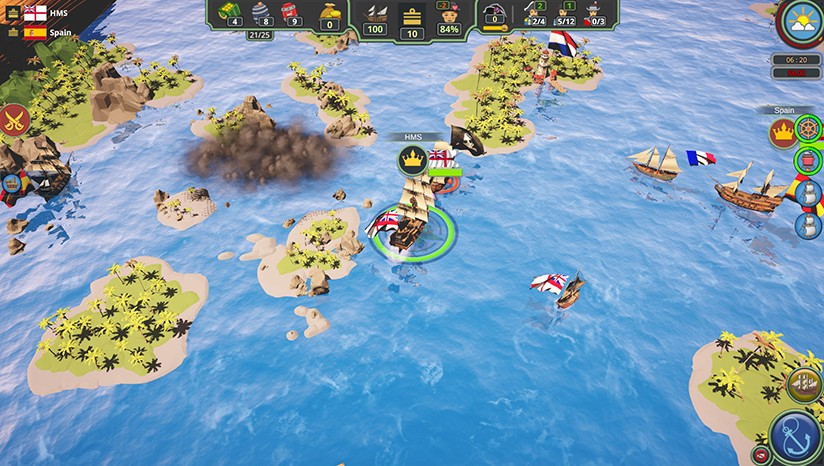Click the blue anchor button
The width and height of the screenshot is (824, 466).
797,436
